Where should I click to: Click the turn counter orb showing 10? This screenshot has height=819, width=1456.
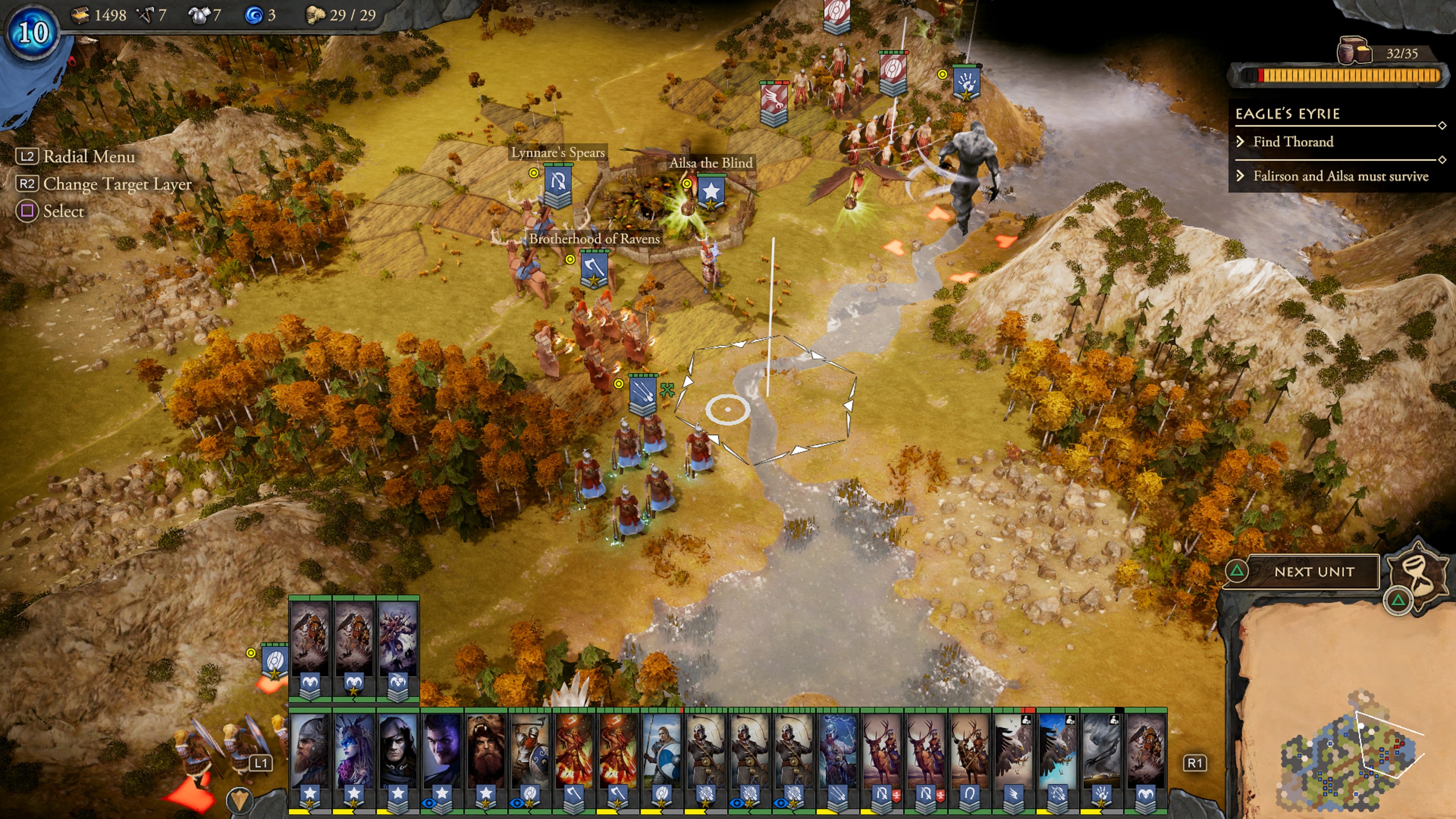click(x=32, y=31)
